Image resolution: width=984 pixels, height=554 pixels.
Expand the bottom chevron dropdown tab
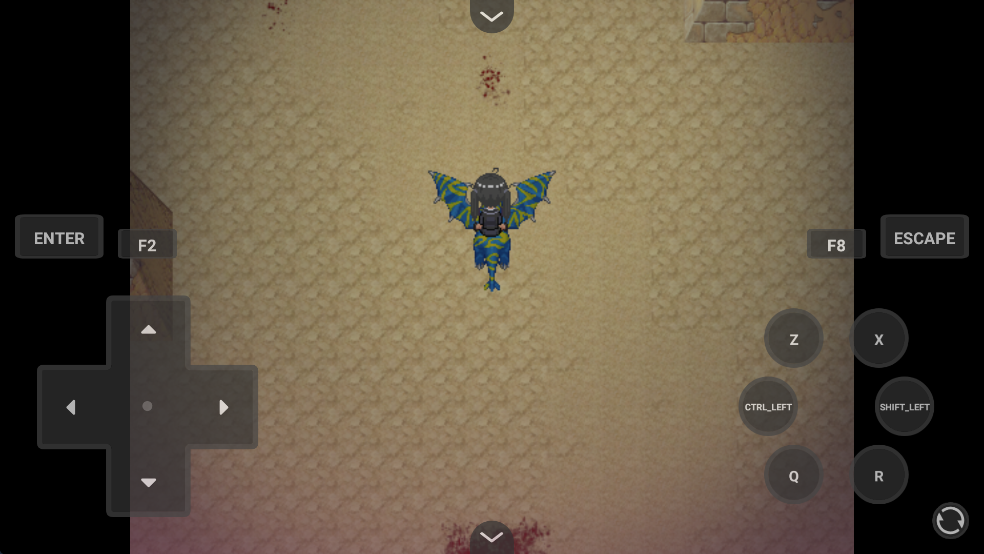pos(491,537)
